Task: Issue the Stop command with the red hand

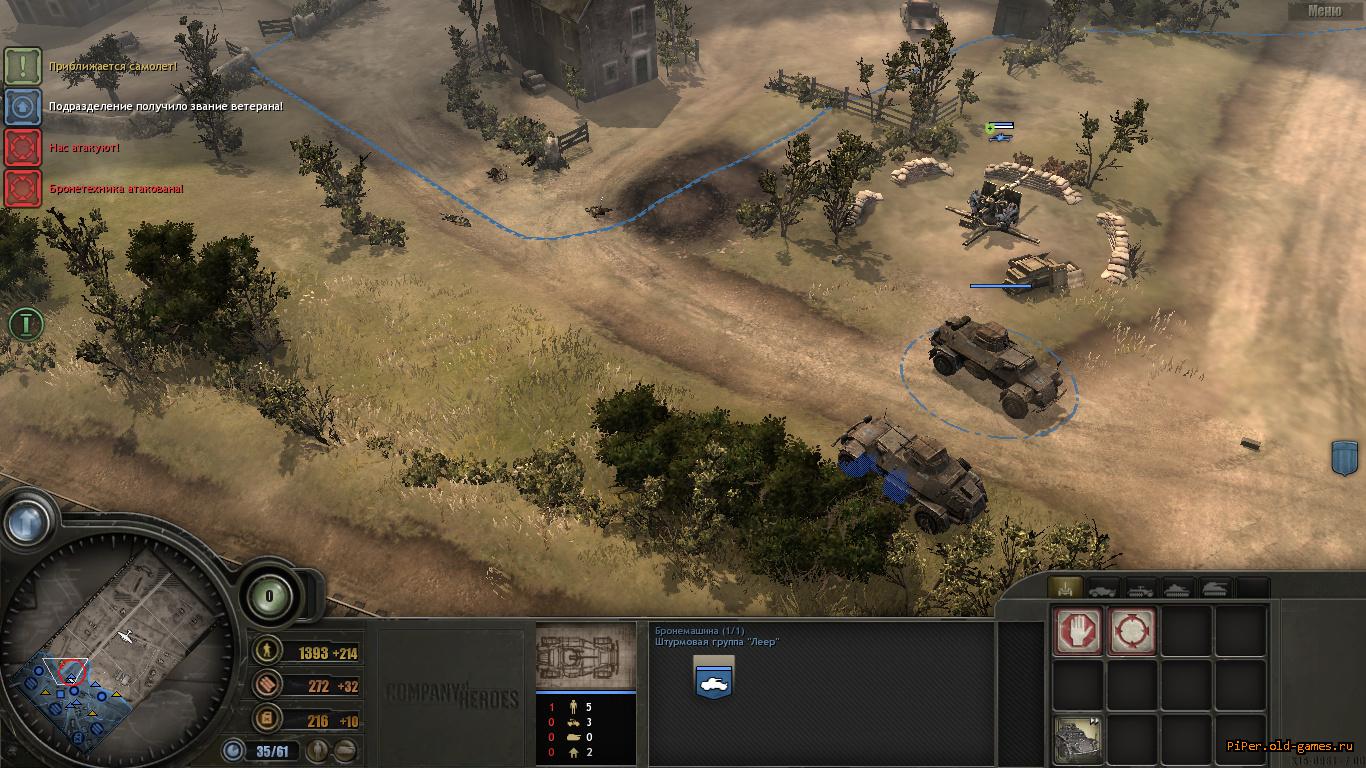Action: click(1078, 631)
